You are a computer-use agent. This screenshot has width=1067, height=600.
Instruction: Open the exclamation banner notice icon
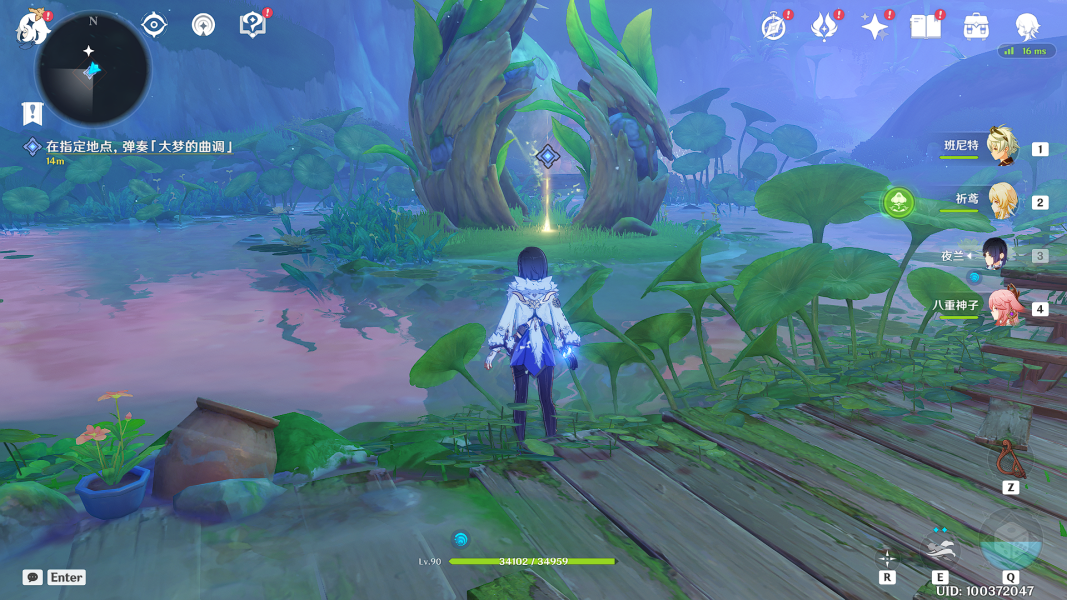32,113
